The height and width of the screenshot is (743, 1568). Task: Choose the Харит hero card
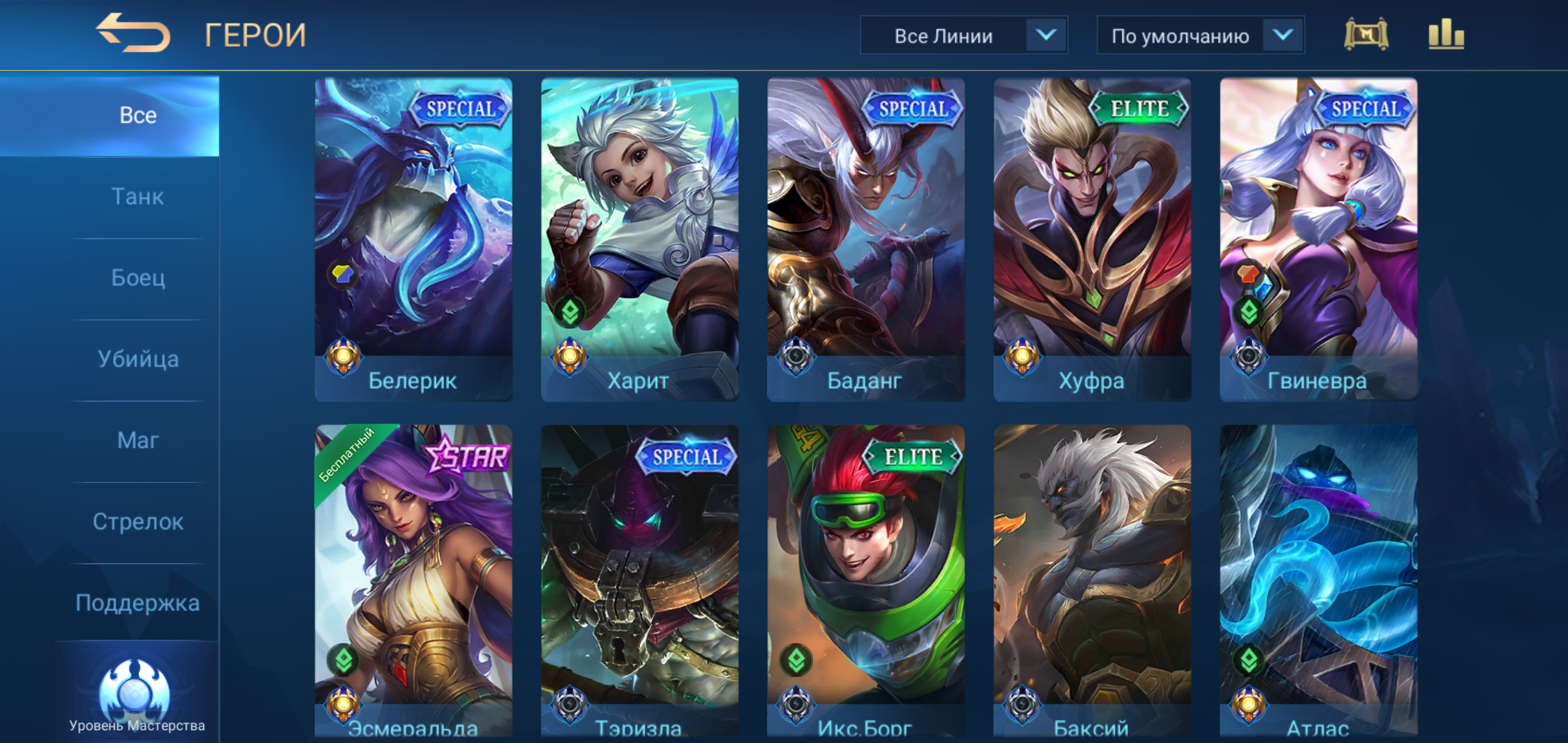[639, 239]
